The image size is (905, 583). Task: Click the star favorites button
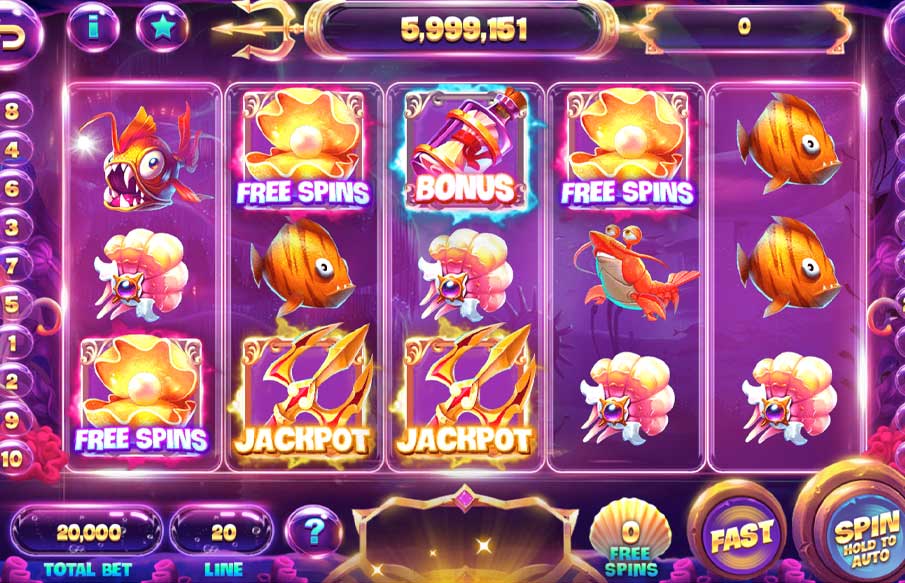162,27
